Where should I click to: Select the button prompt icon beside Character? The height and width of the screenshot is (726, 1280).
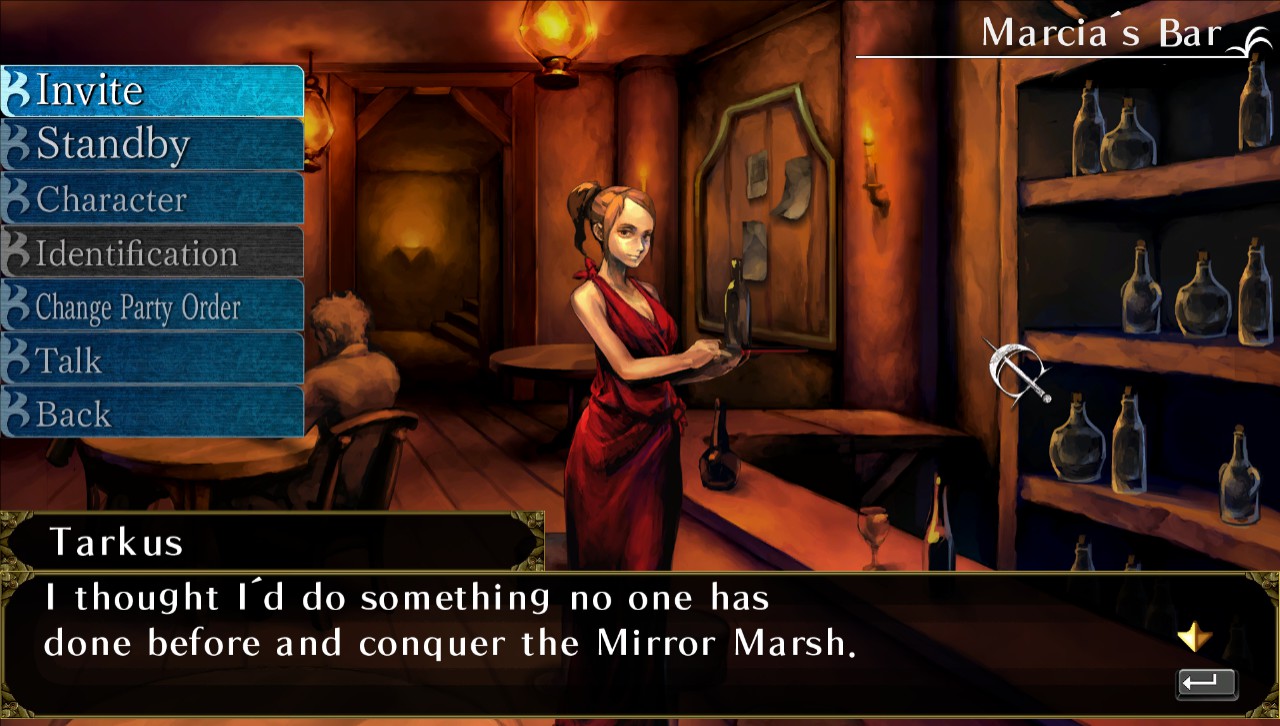[16, 199]
